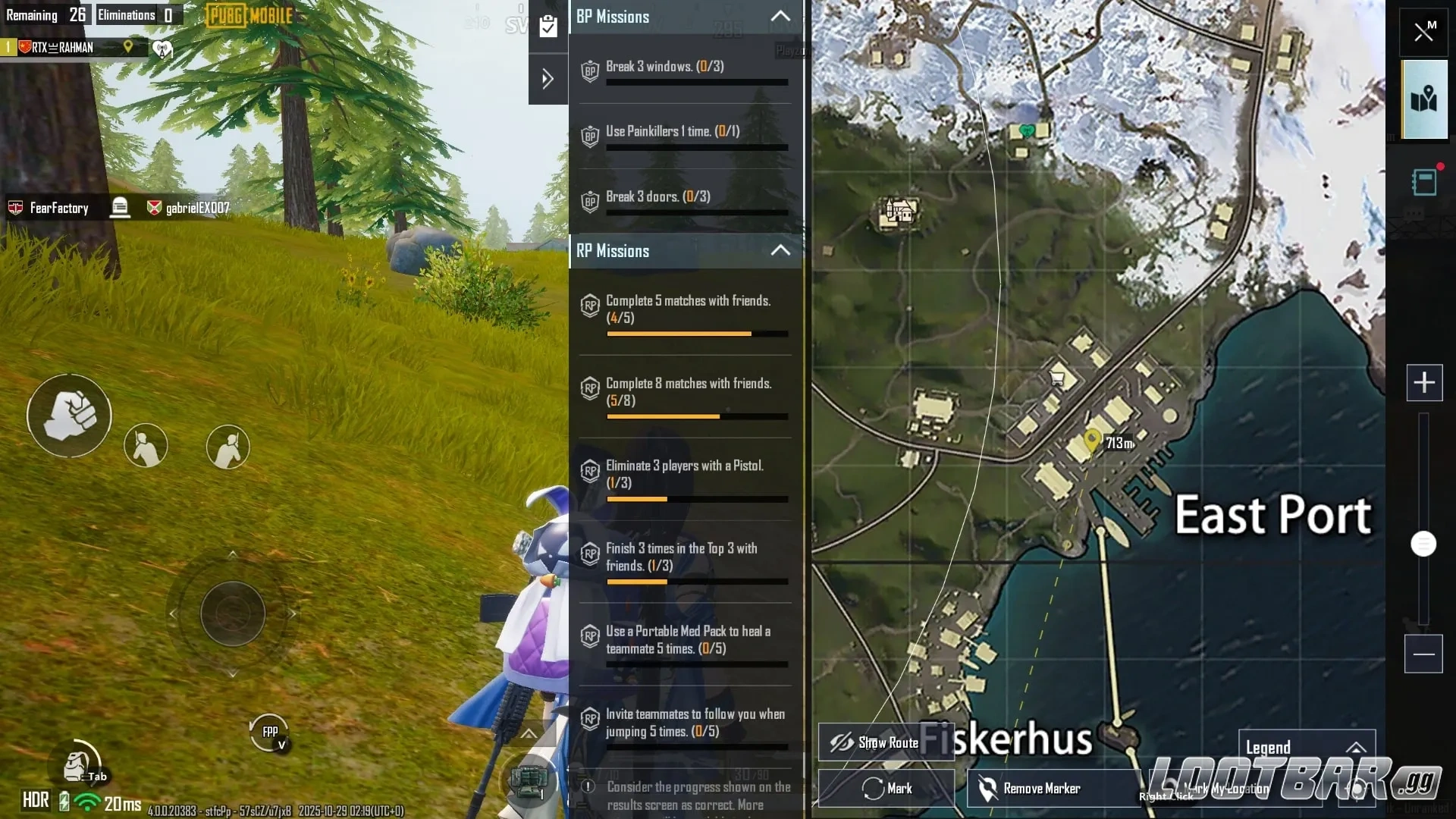This screenshot has height=819, width=1456.
Task: Tap the Mark button
Action: tap(886, 789)
